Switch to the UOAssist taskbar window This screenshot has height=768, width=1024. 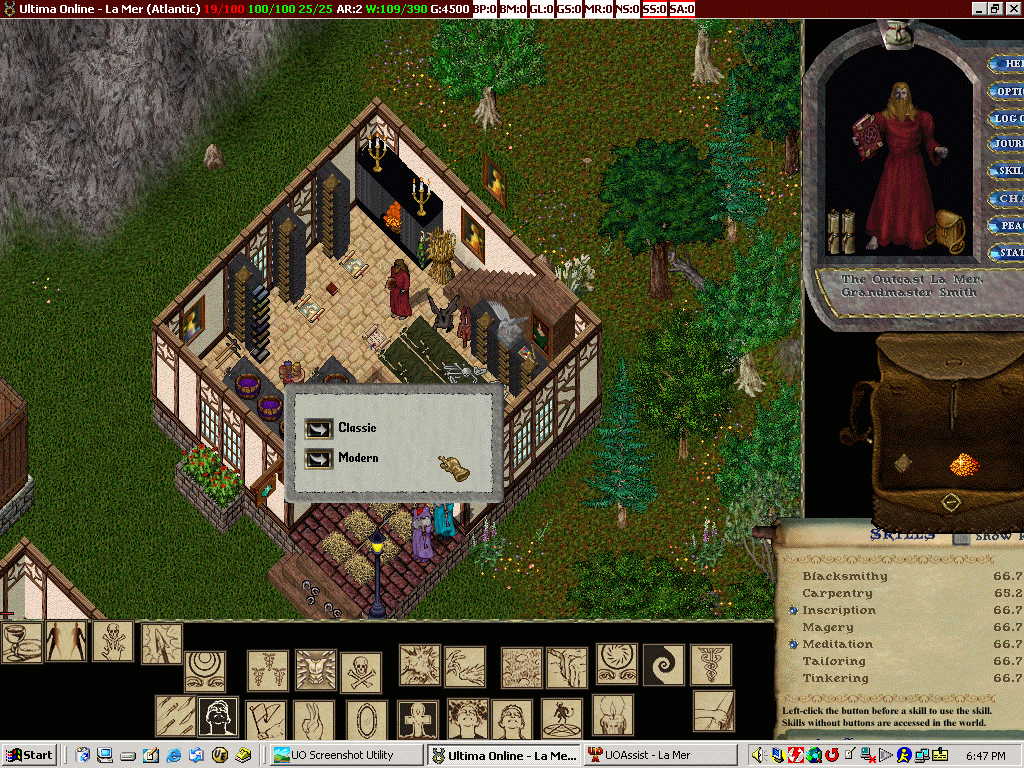click(x=658, y=755)
